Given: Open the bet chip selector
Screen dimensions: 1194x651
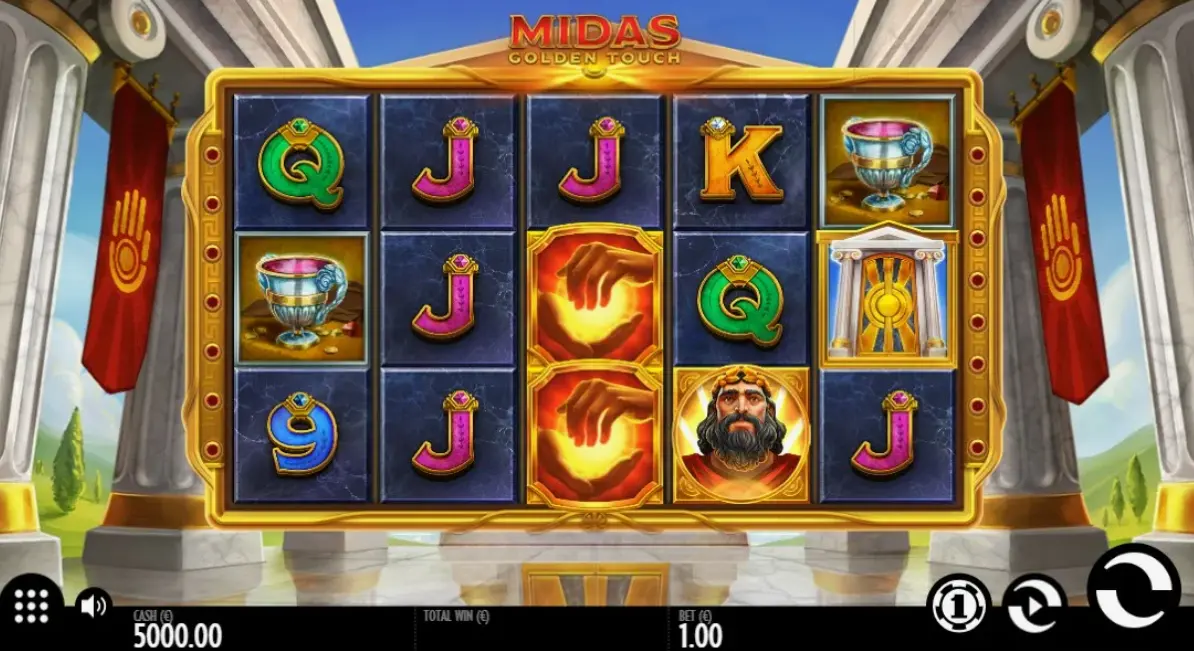Looking at the screenshot, I should [957, 605].
